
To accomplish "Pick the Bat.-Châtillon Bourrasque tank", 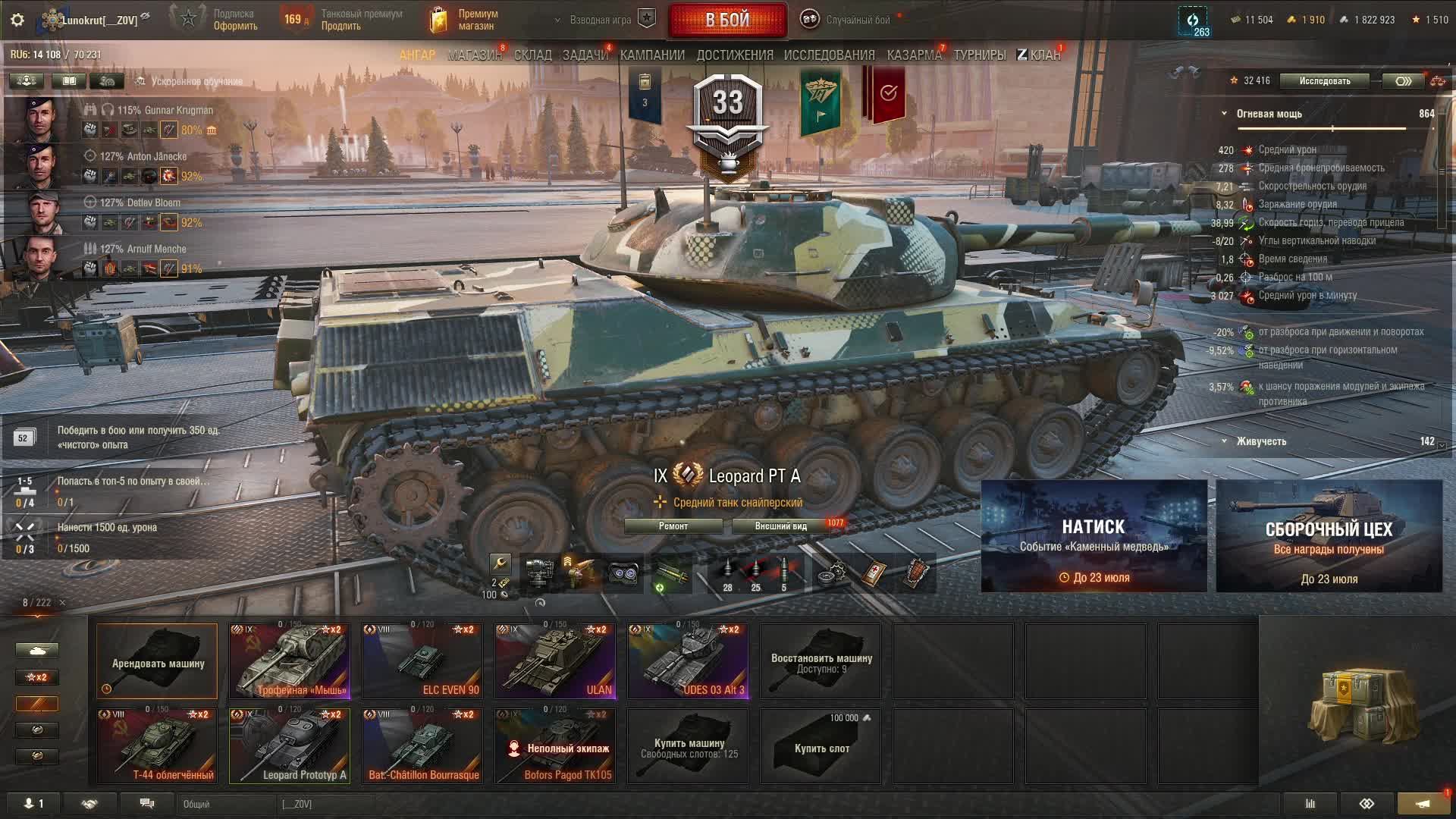I will click(x=422, y=745).
